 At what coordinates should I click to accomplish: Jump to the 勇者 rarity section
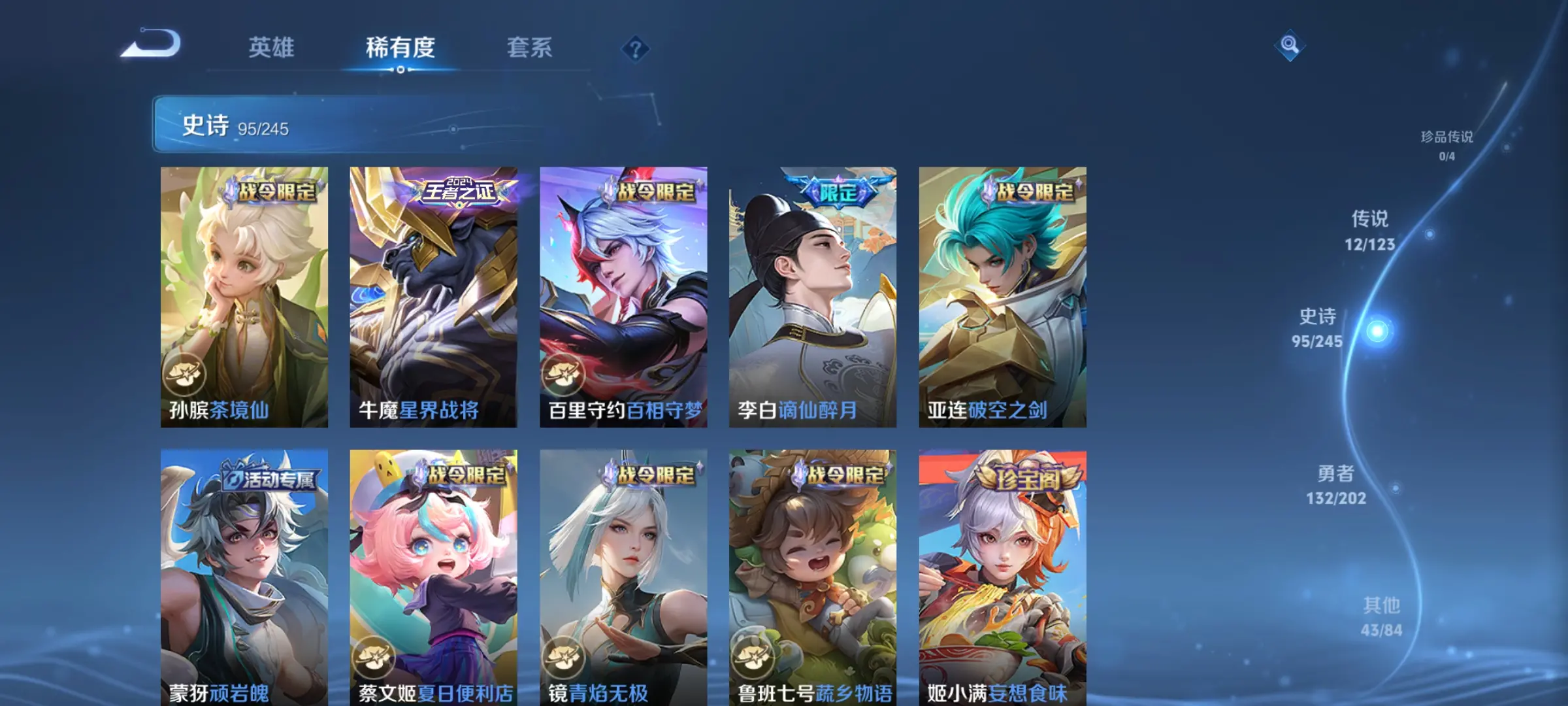pyautogui.click(x=1336, y=484)
